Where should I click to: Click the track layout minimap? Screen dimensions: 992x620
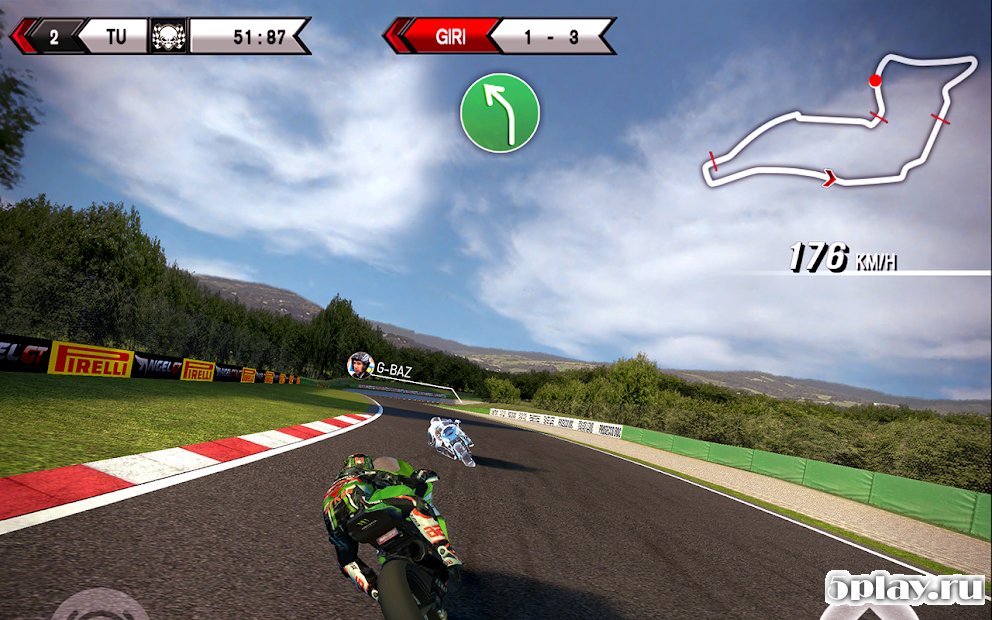point(840,122)
